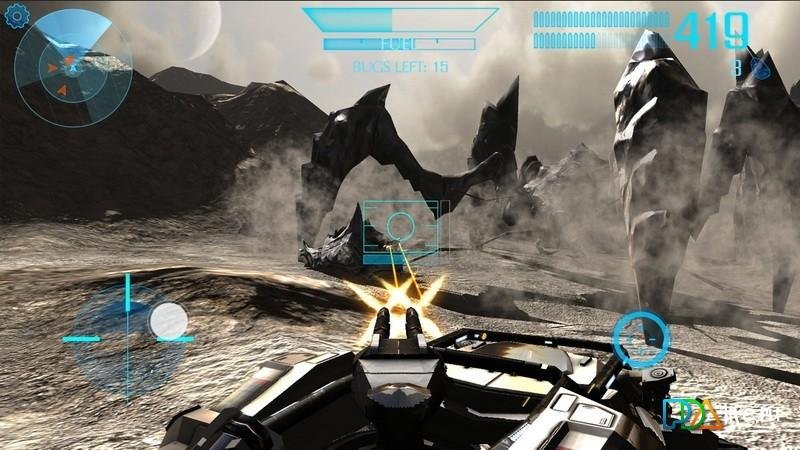Use the blue droplet item icon

tap(761, 68)
